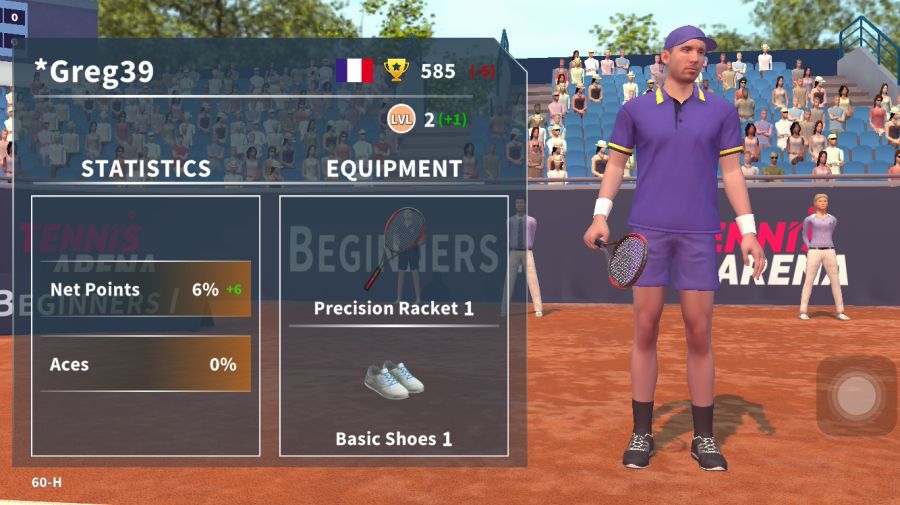The width and height of the screenshot is (900, 505).
Task: Click the Net Points statistic row
Action: pyautogui.click(x=145, y=289)
